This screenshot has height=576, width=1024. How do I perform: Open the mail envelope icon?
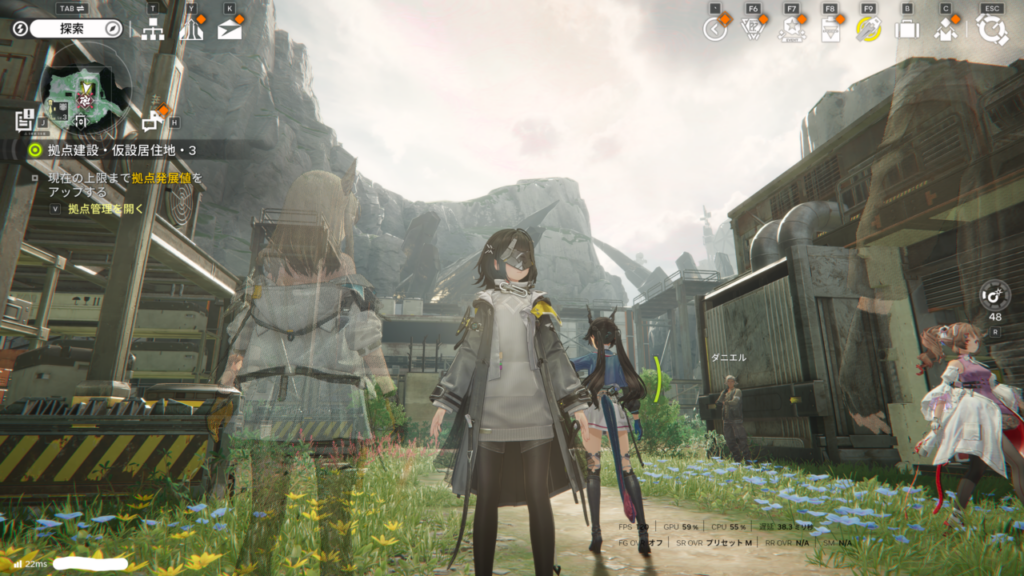[x=229, y=29]
